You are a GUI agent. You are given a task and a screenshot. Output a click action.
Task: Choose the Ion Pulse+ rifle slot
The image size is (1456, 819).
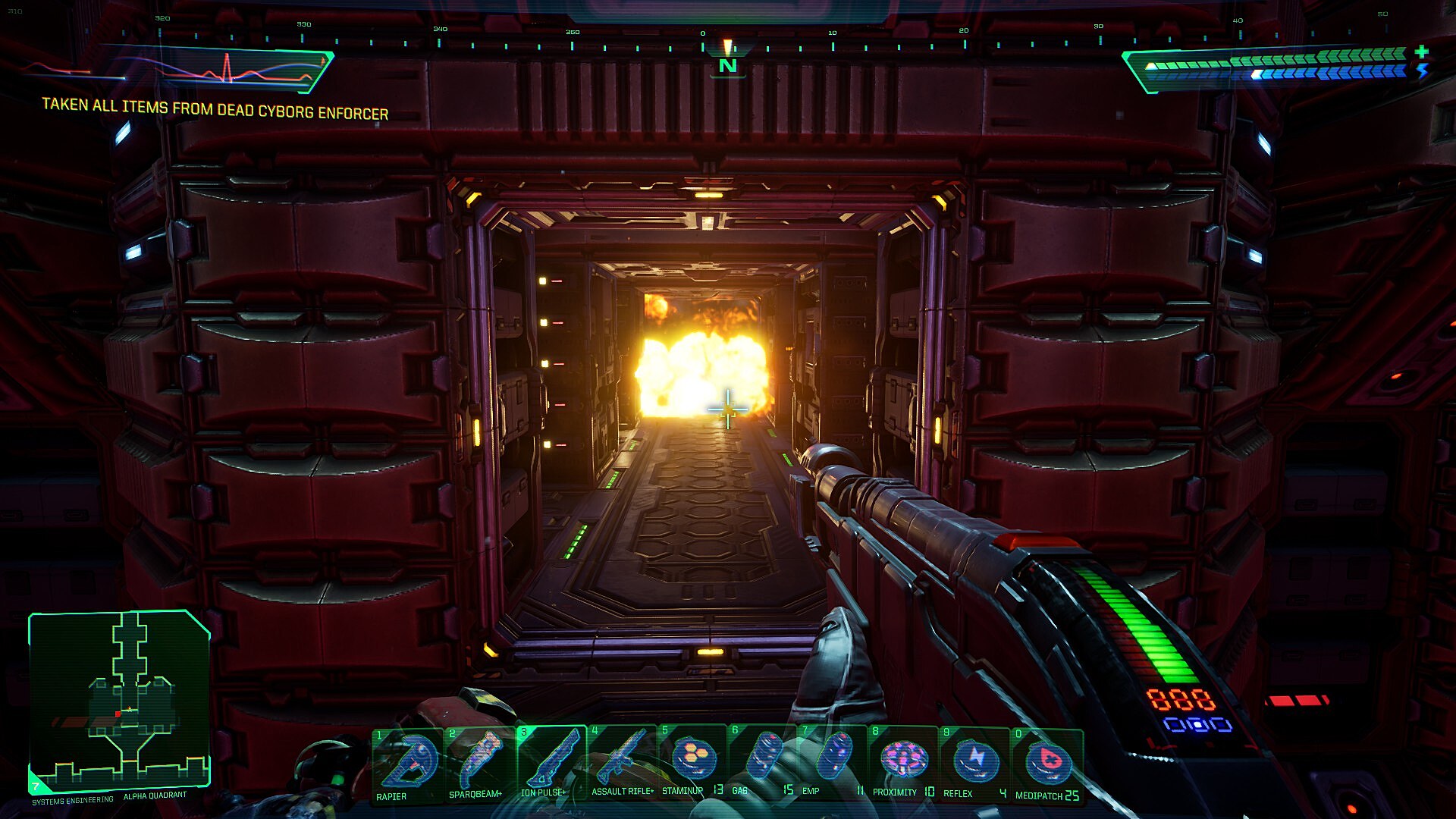click(549, 763)
